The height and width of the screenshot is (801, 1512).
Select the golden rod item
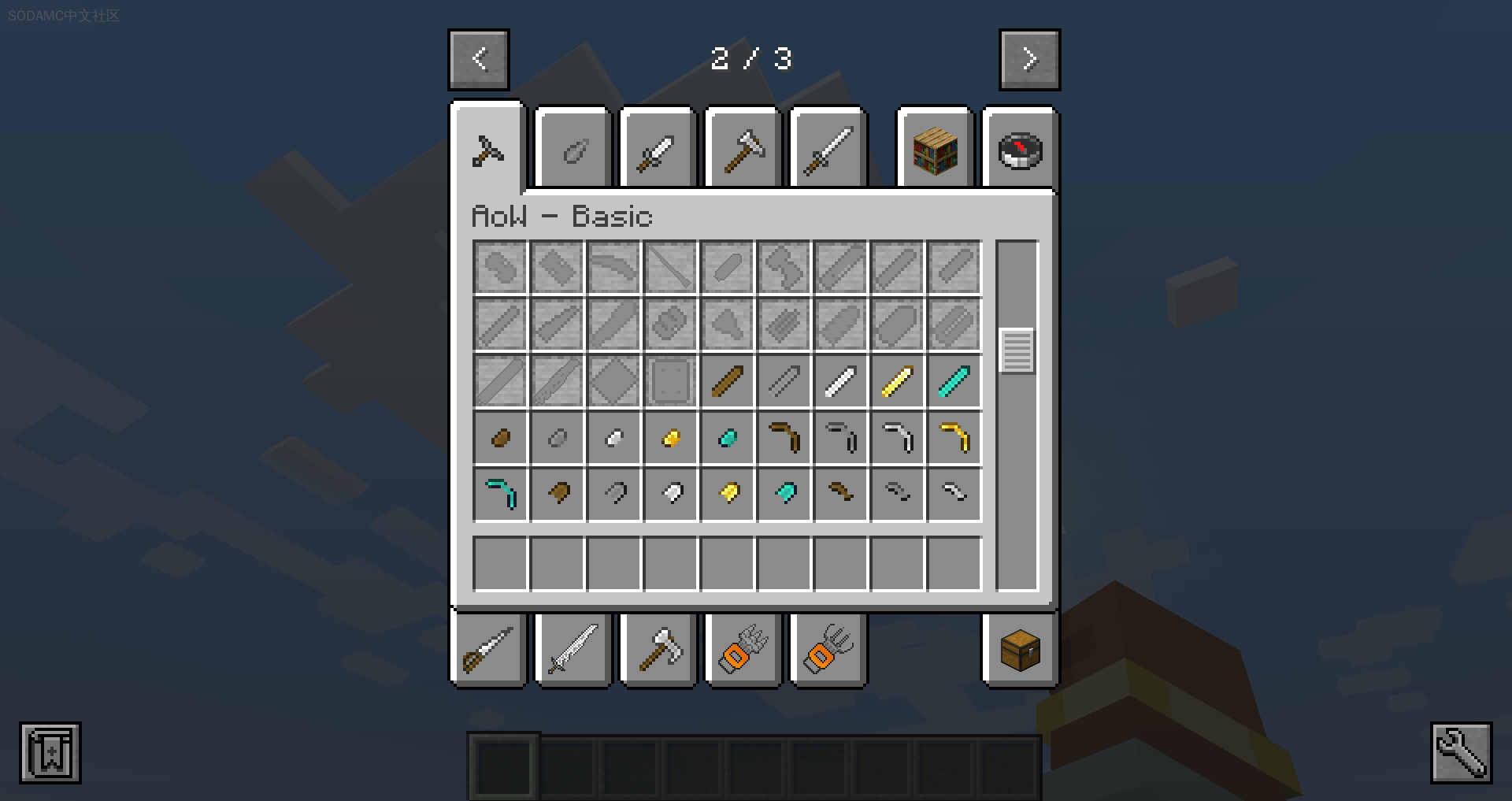[x=897, y=381]
